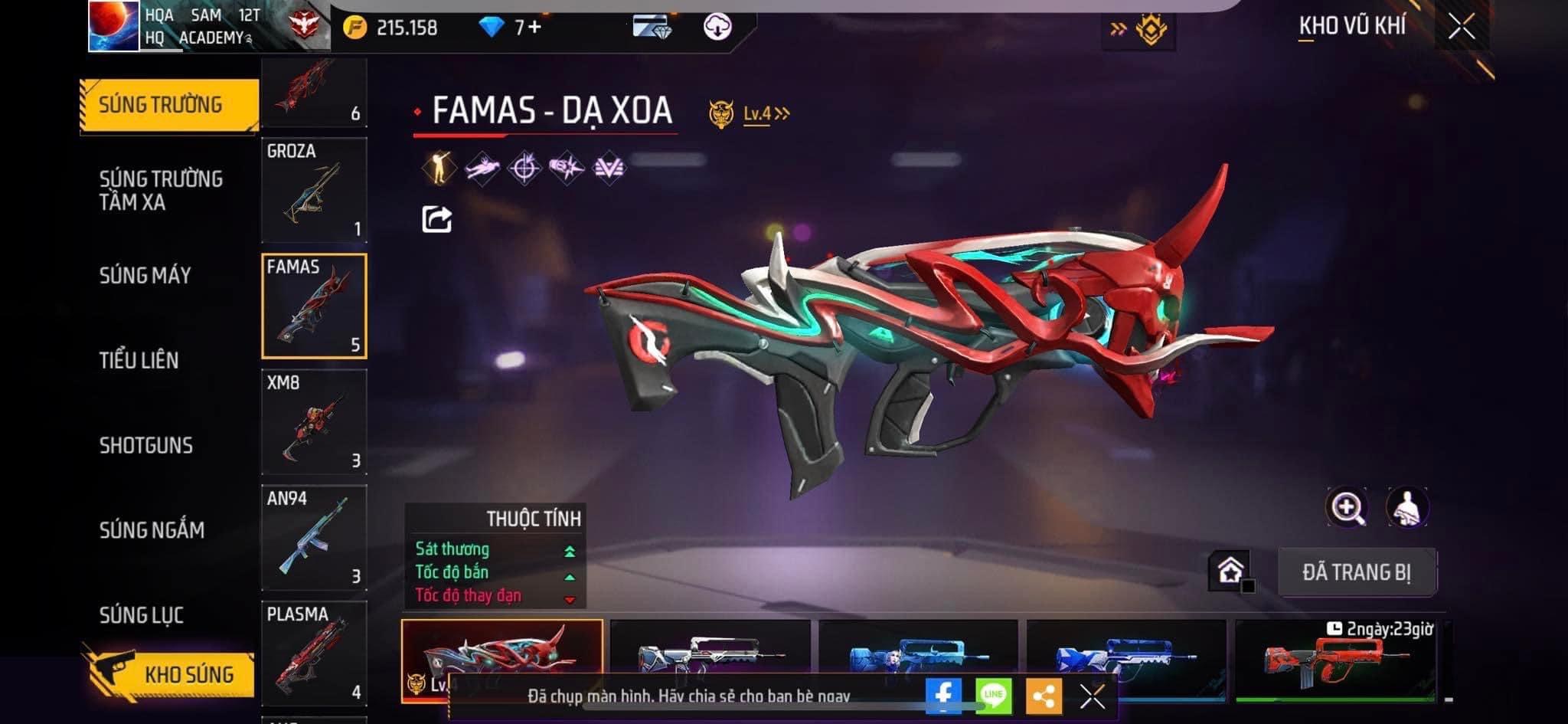Select the Súng Lục category
Screen dimensions: 1568x724
tap(142, 614)
